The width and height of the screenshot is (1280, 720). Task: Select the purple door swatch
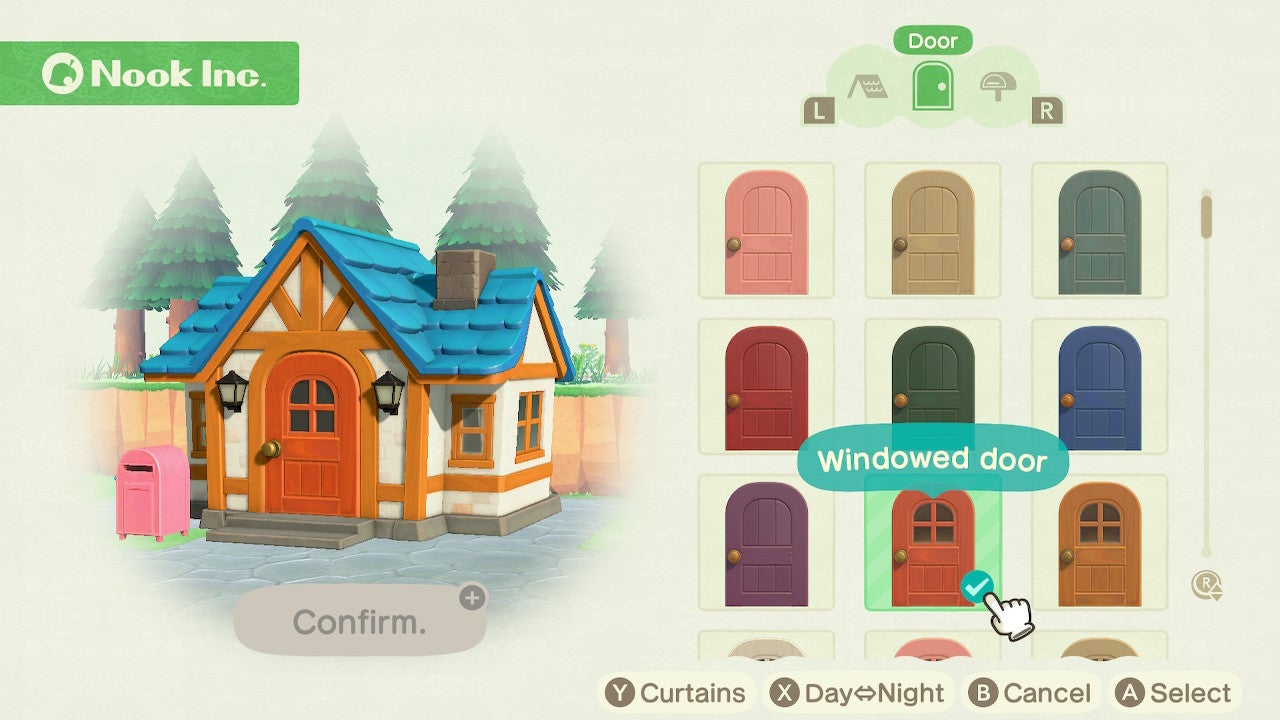[x=766, y=545]
